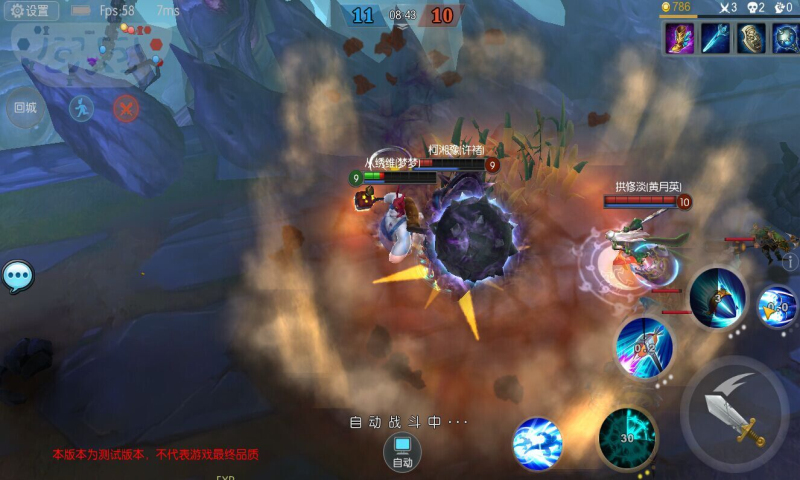This screenshot has height=480, width=800.
Task: Activate the teal skill on 30 cooldown
Action: click(x=627, y=438)
